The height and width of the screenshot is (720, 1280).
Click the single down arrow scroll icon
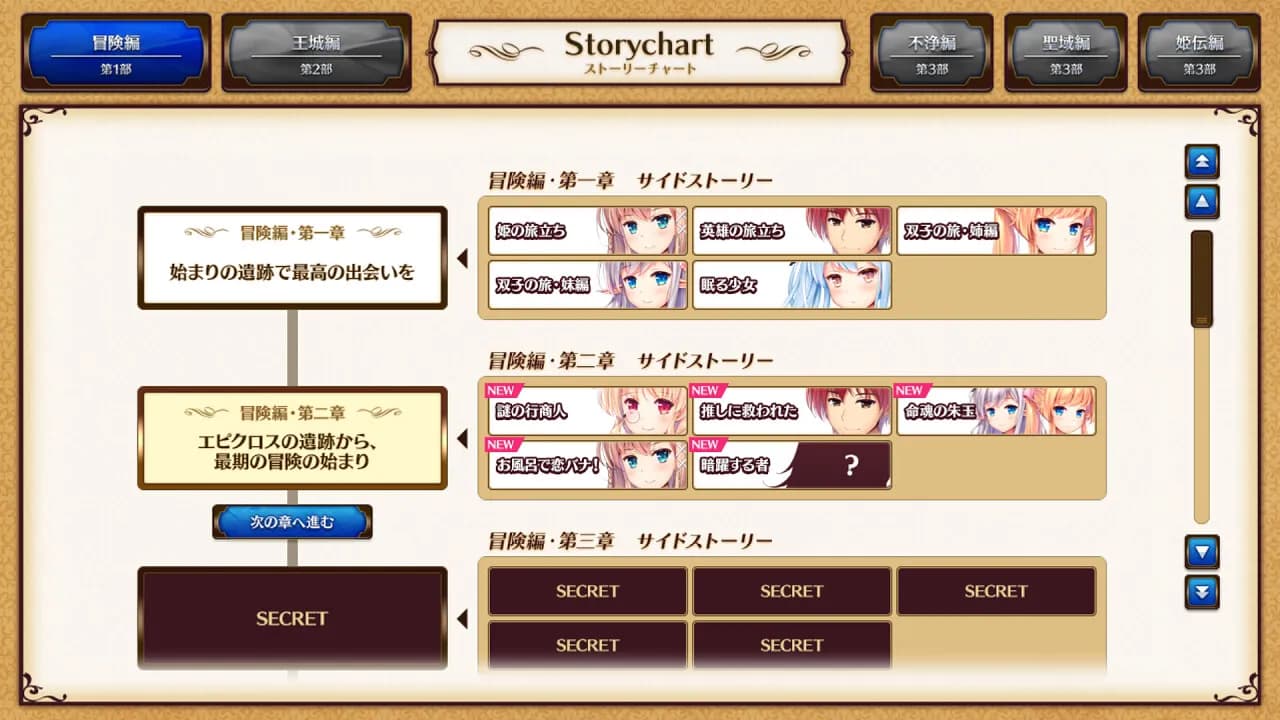[1202, 552]
